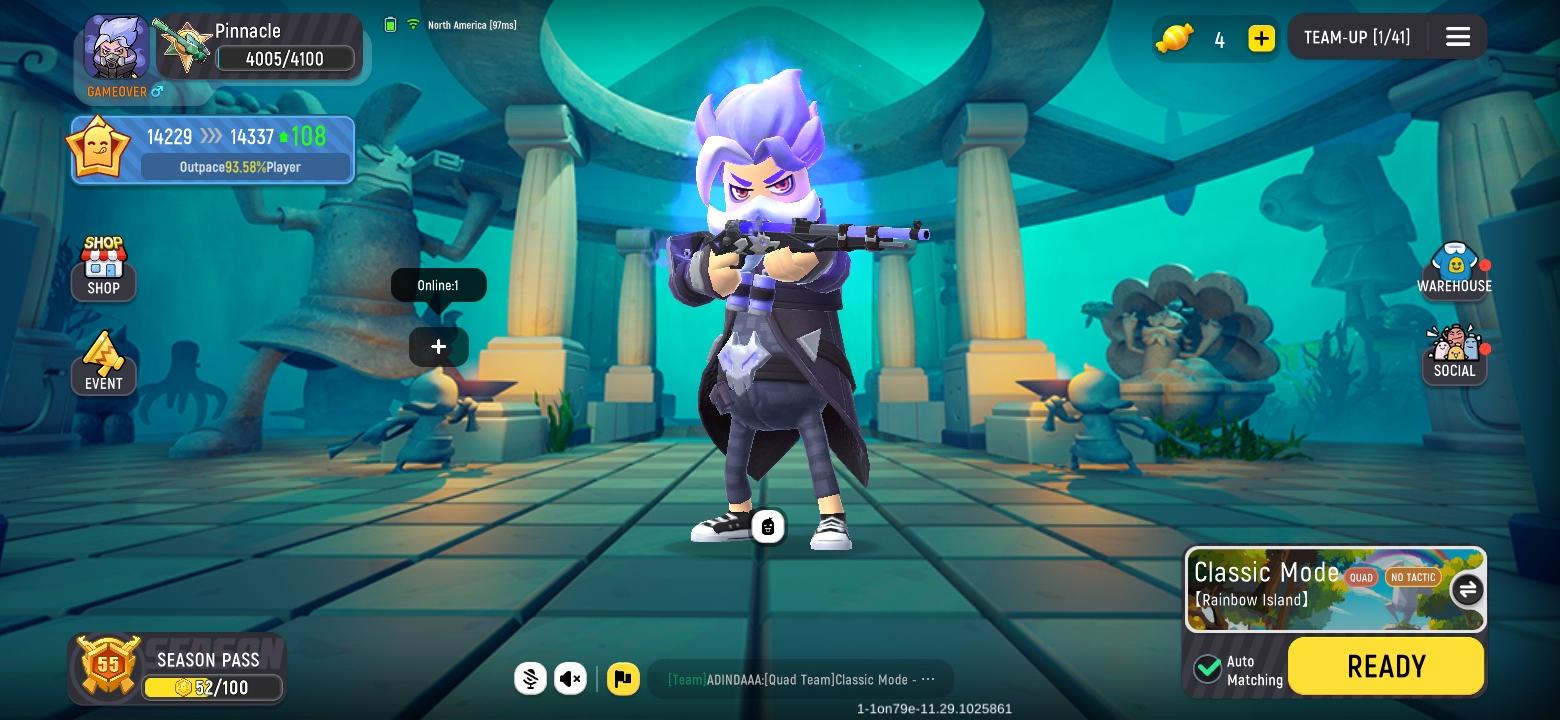
Task: Open the player avatar portrait top left
Action: (115, 46)
